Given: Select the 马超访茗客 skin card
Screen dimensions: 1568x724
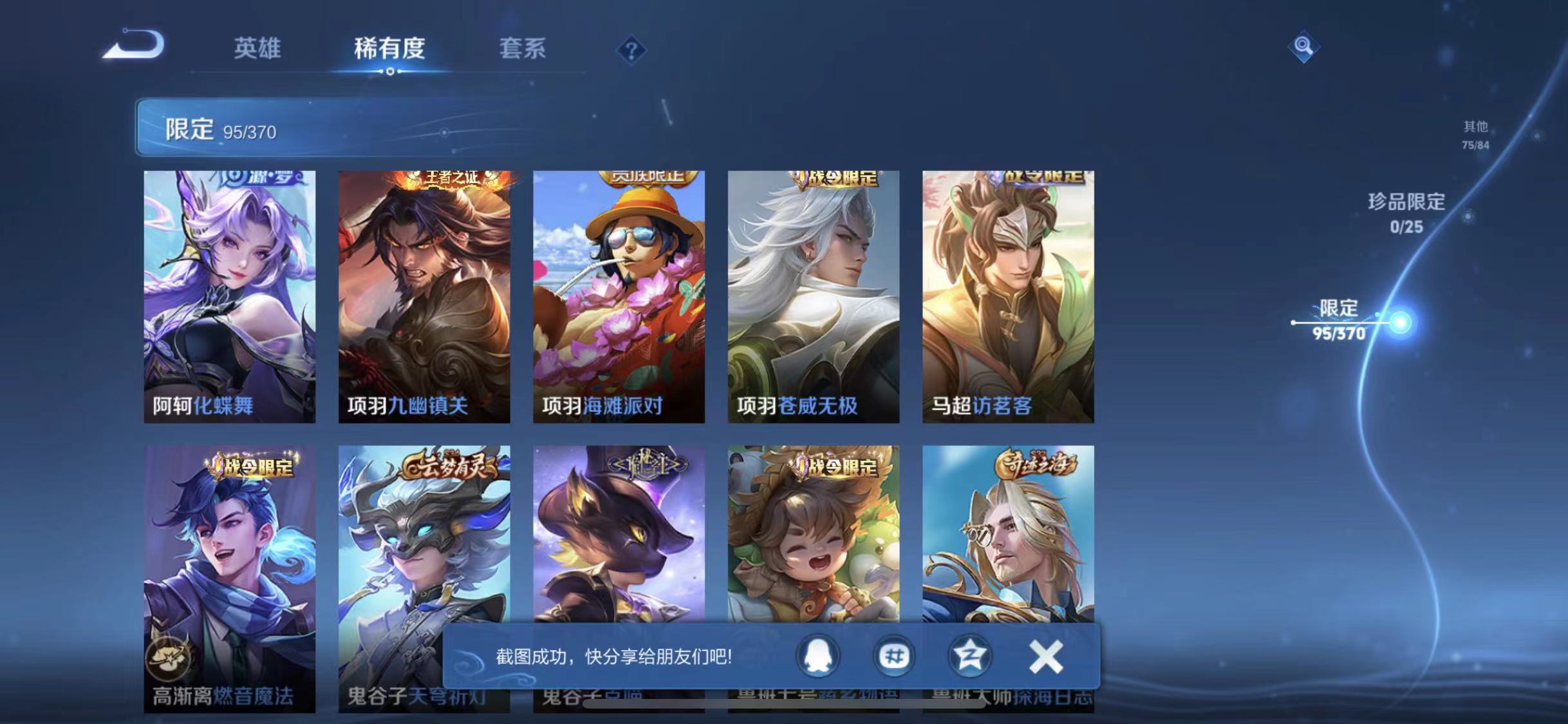Looking at the screenshot, I should click(1007, 296).
